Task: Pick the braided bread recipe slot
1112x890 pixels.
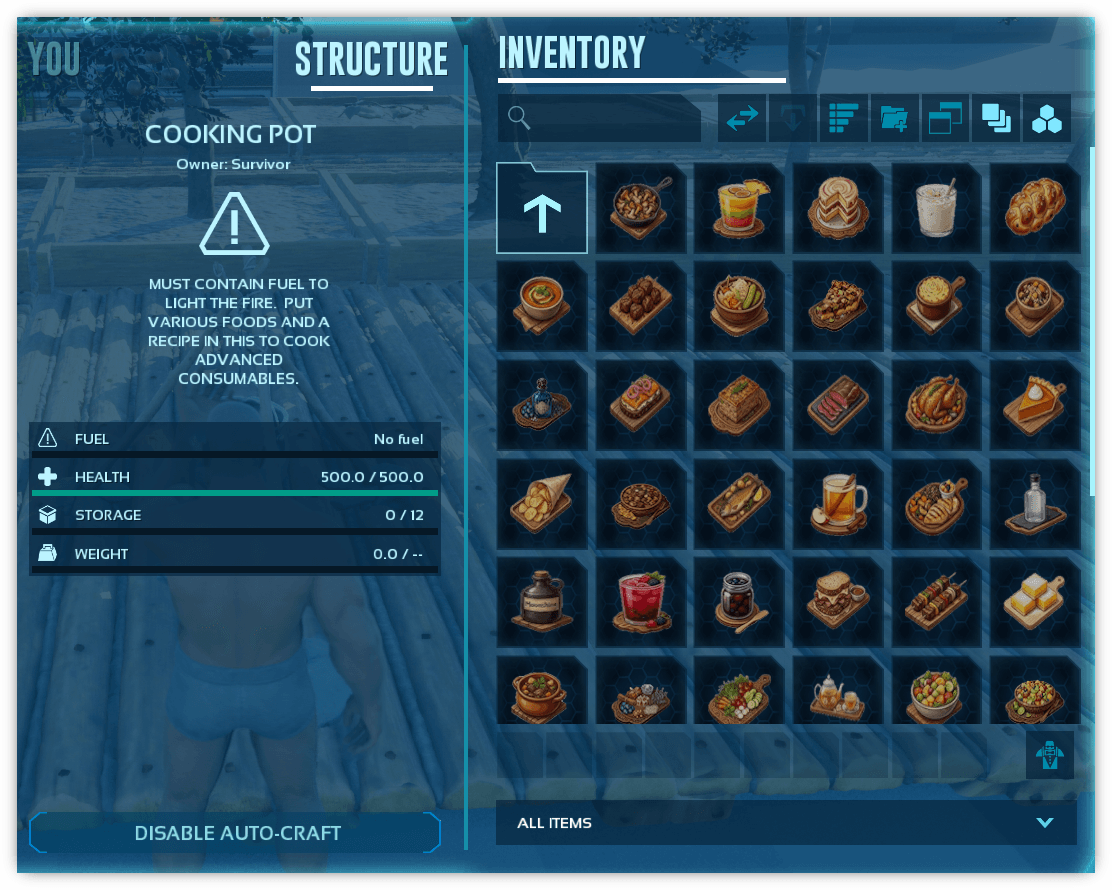Action: click(1035, 209)
